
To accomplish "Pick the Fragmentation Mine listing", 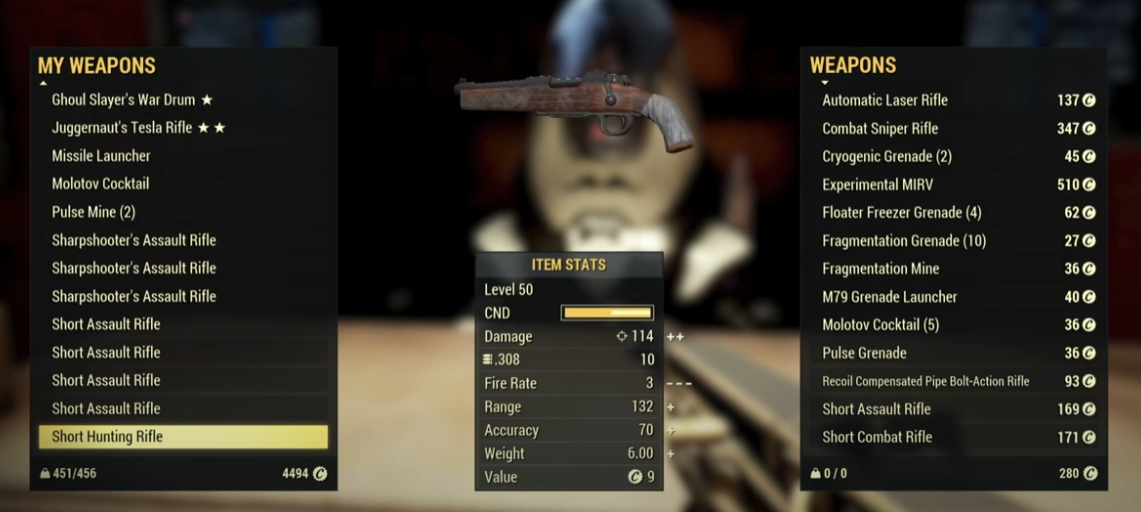I will (x=880, y=268).
